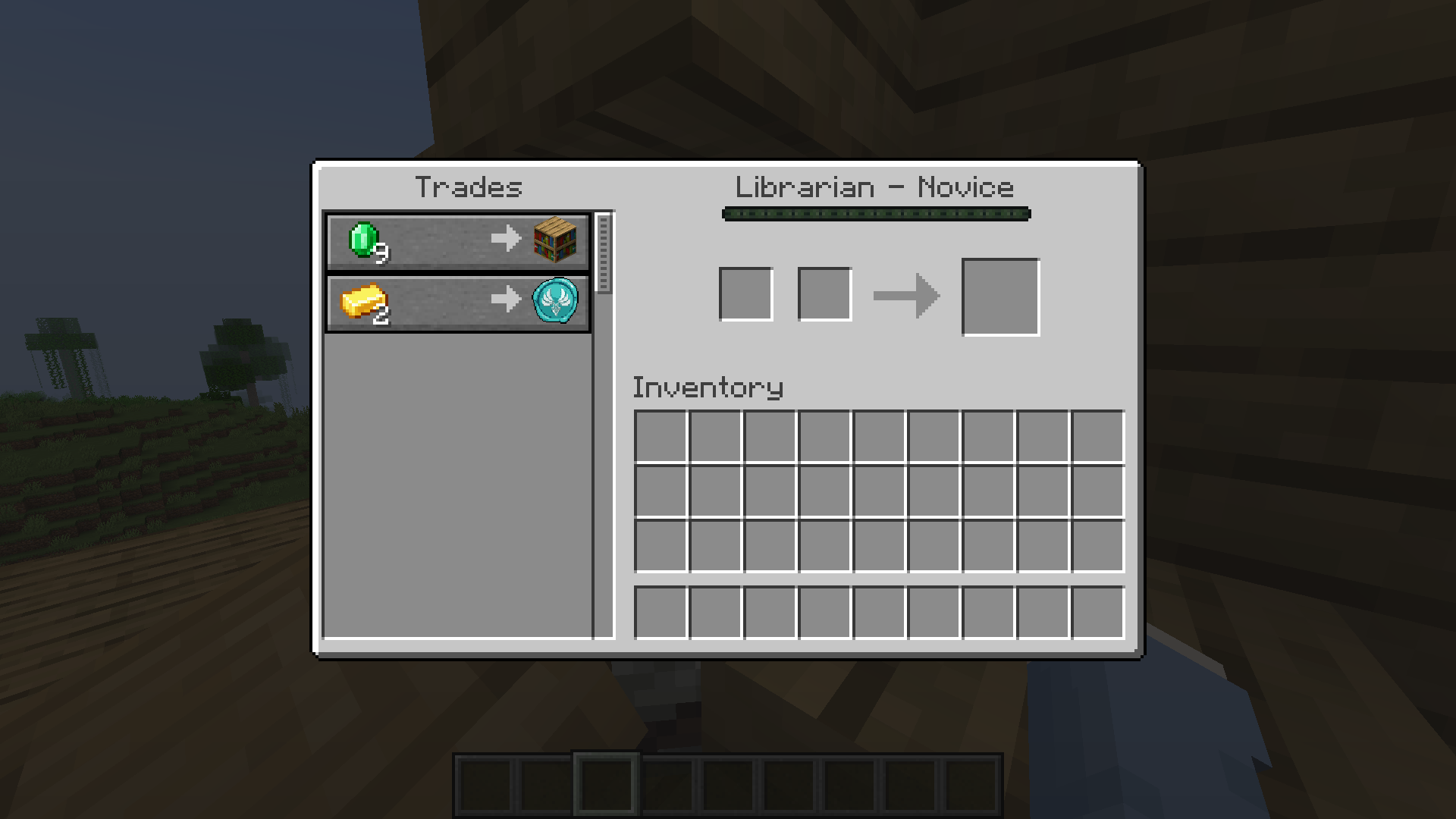Select the gold-for-sigil trade offer

(457, 303)
